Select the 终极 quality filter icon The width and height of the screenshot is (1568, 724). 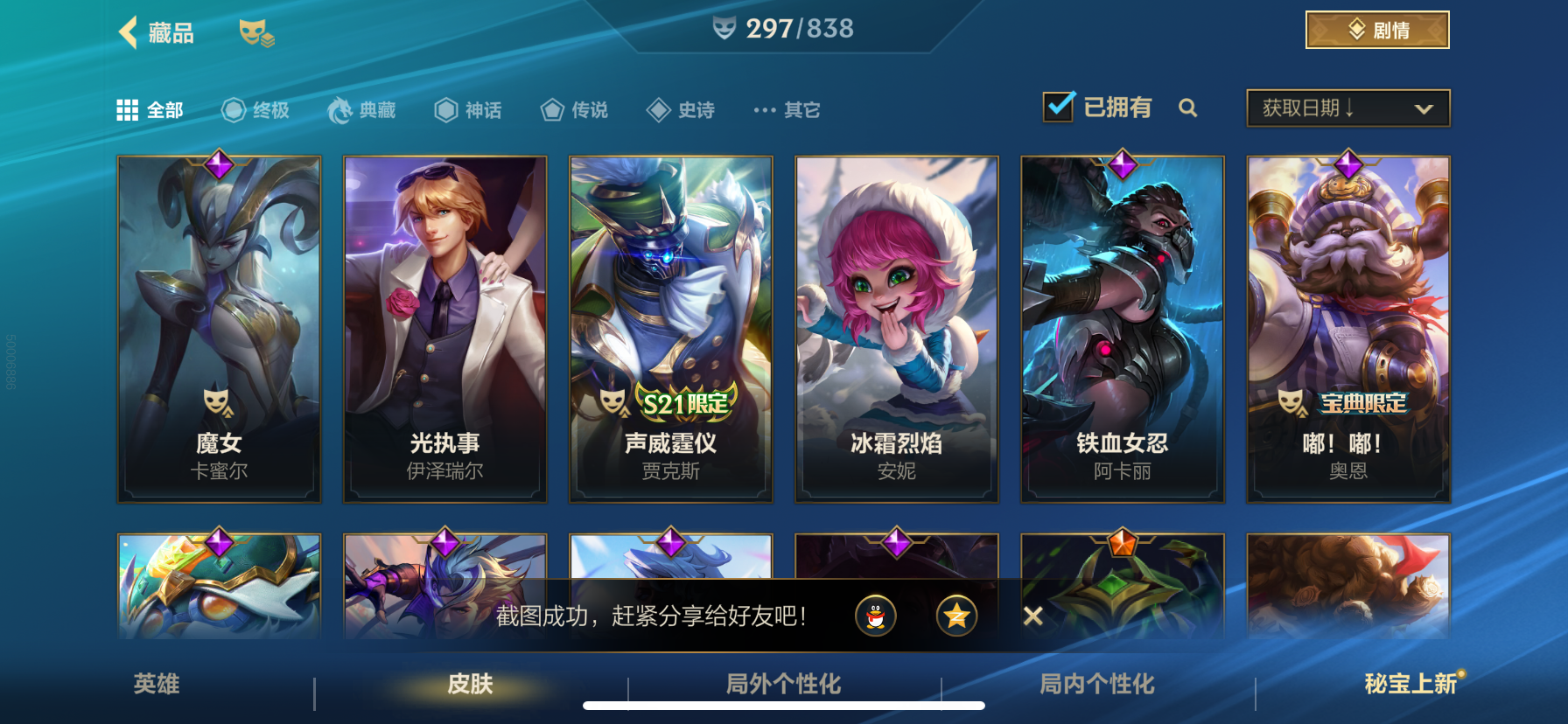point(233,109)
